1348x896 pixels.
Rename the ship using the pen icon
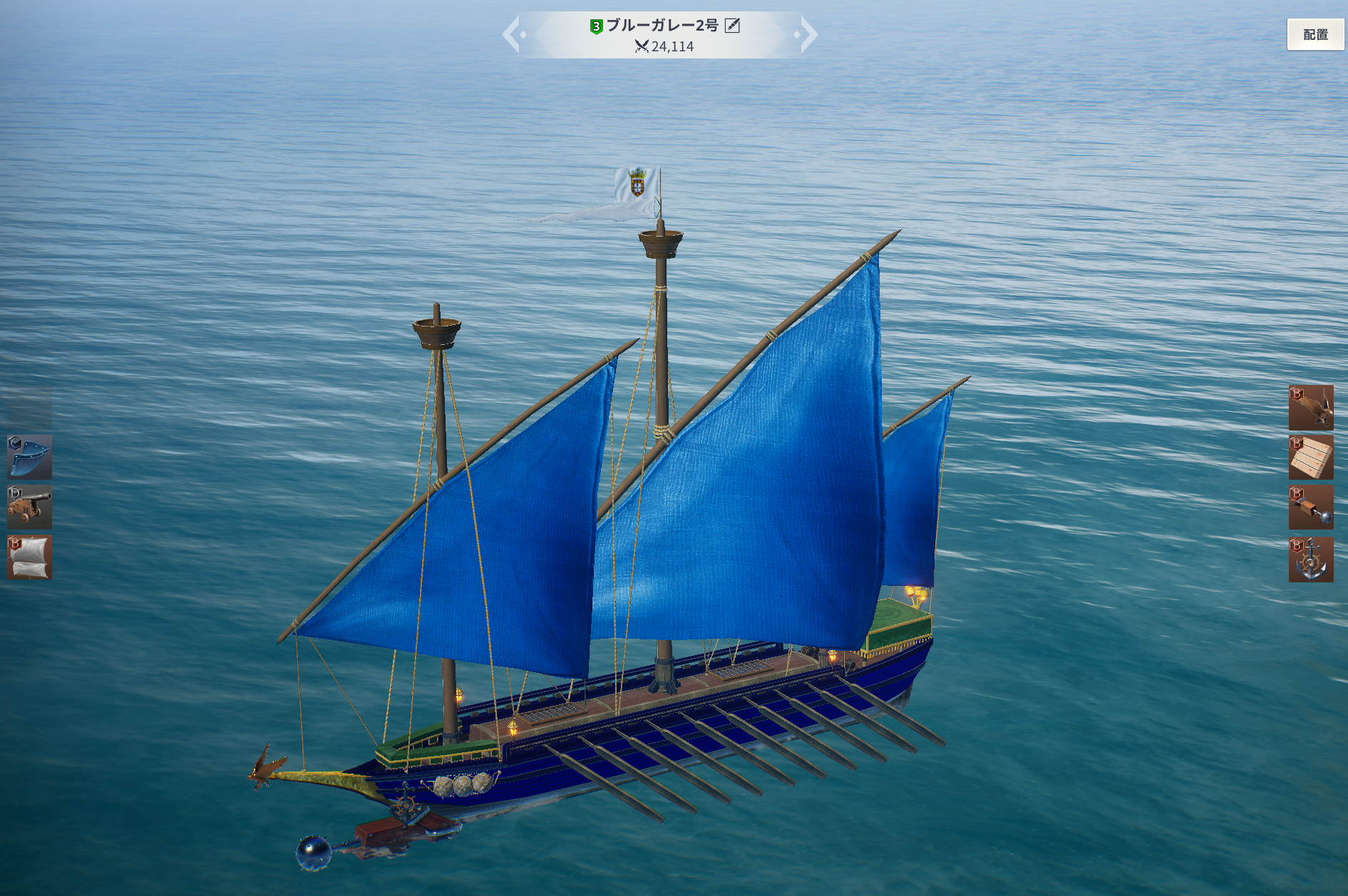[x=732, y=26]
